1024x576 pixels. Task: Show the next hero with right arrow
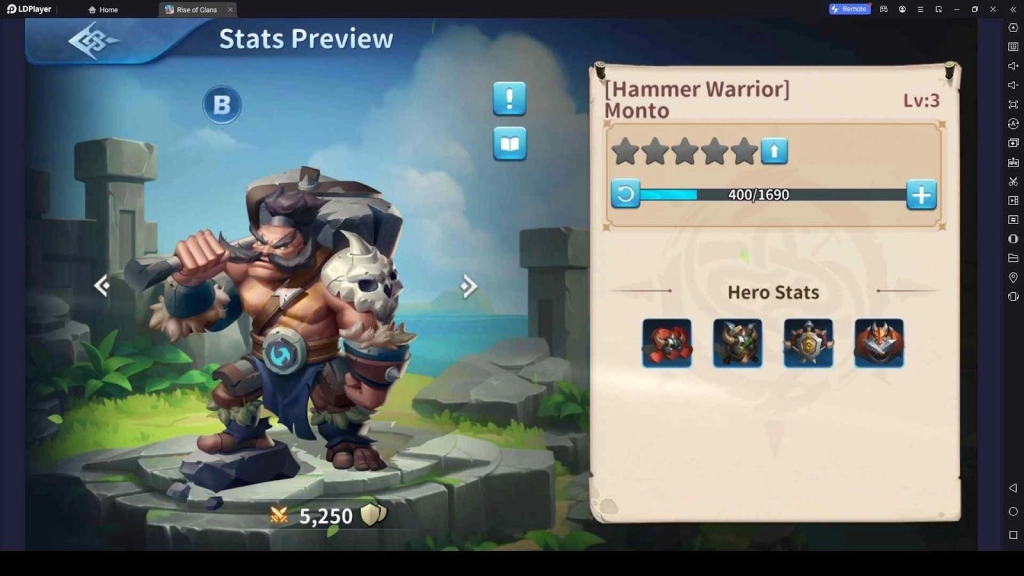(x=468, y=287)
